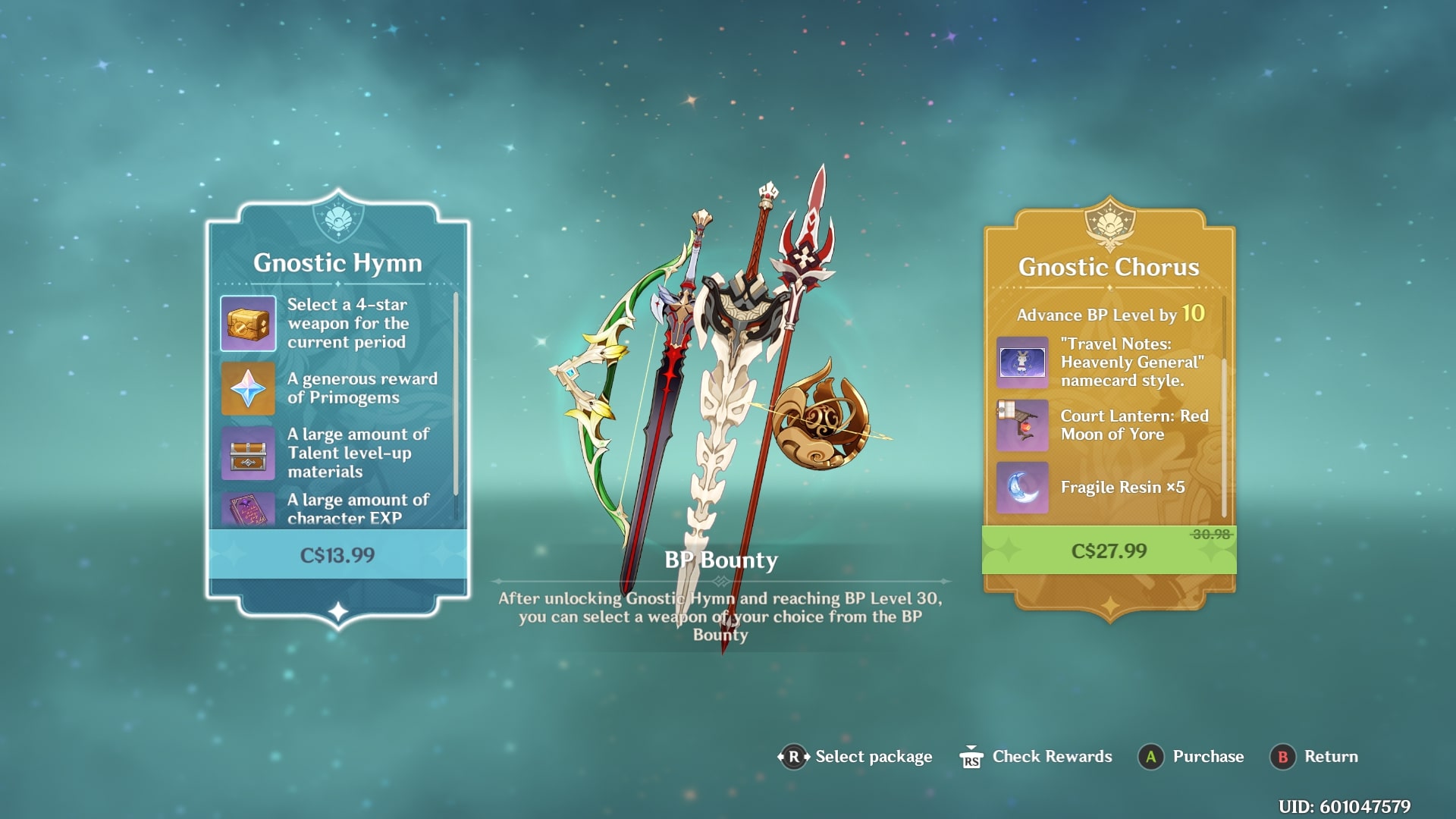The width and height of the screenshot is (1456, 819).
Task: Click the Court Lantern: Red Moon icon
Action: pos(1022,425)
